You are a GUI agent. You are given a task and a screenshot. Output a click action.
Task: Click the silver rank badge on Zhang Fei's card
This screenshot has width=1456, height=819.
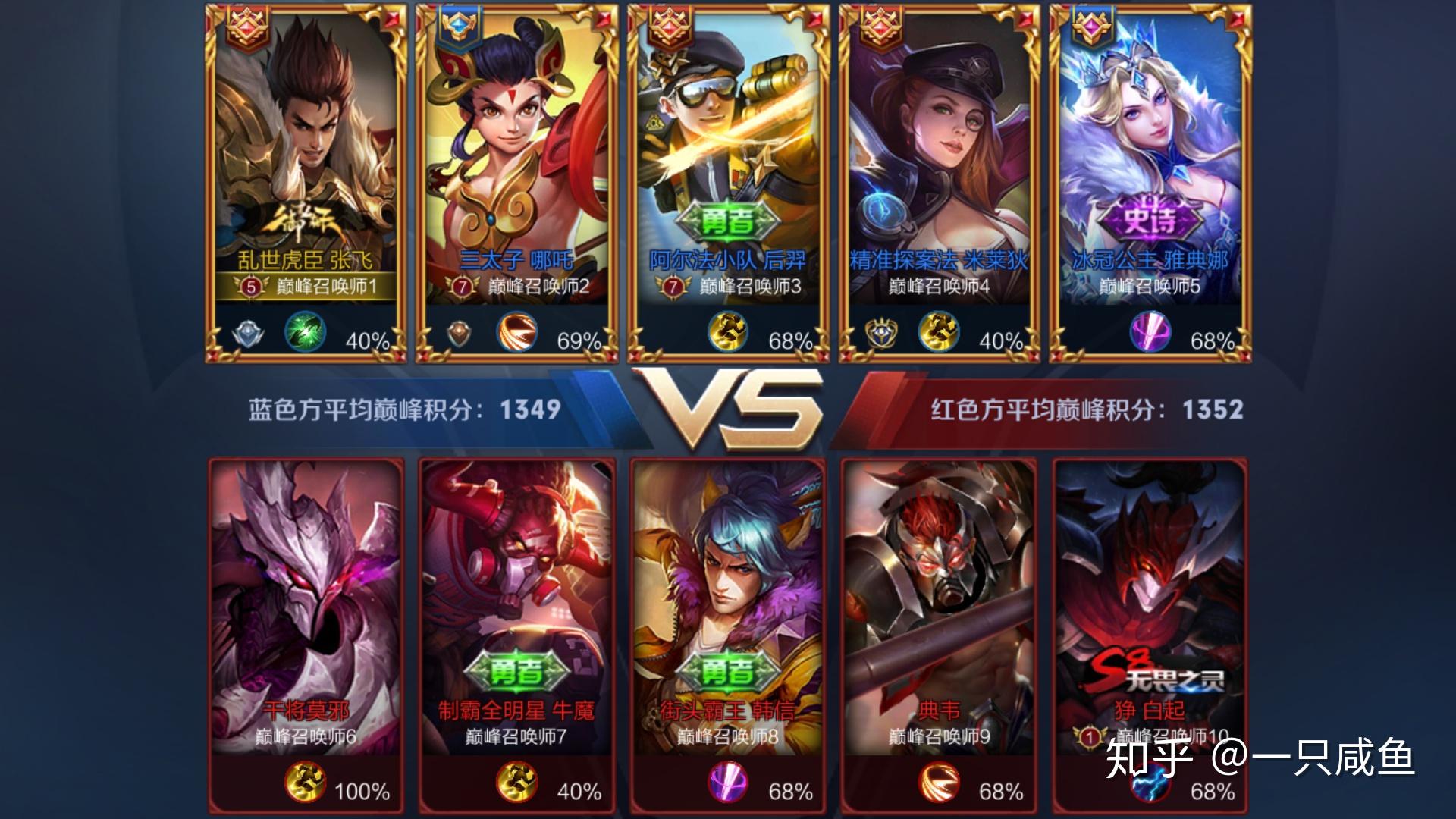247,334
